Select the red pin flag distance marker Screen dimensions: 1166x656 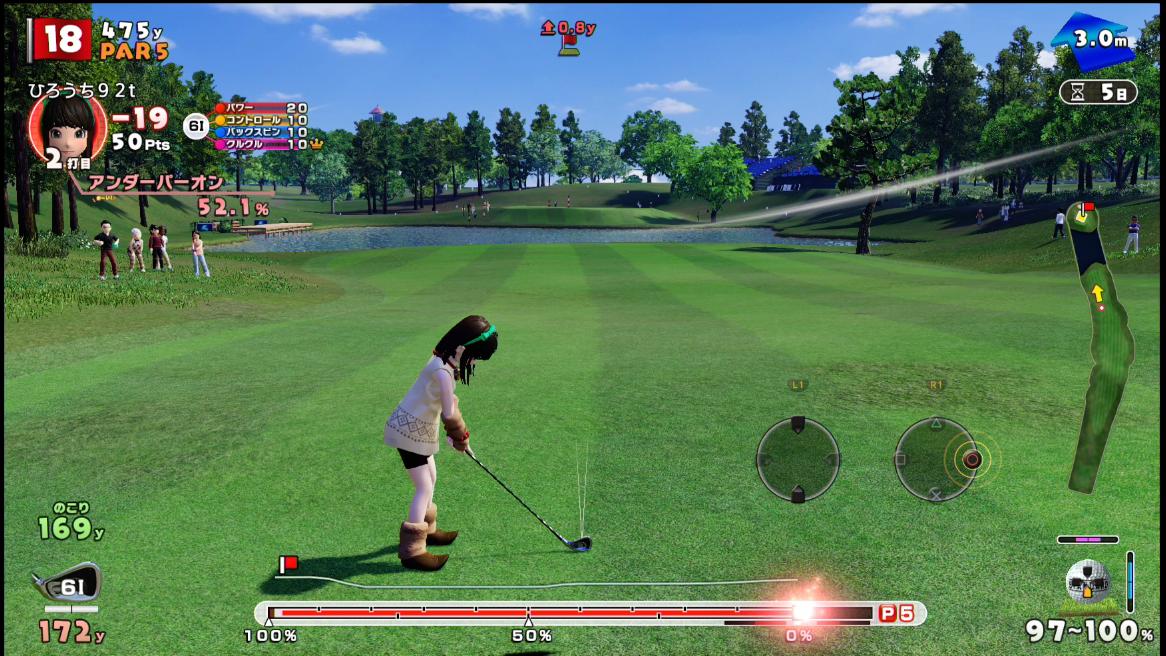coord(568,35)
